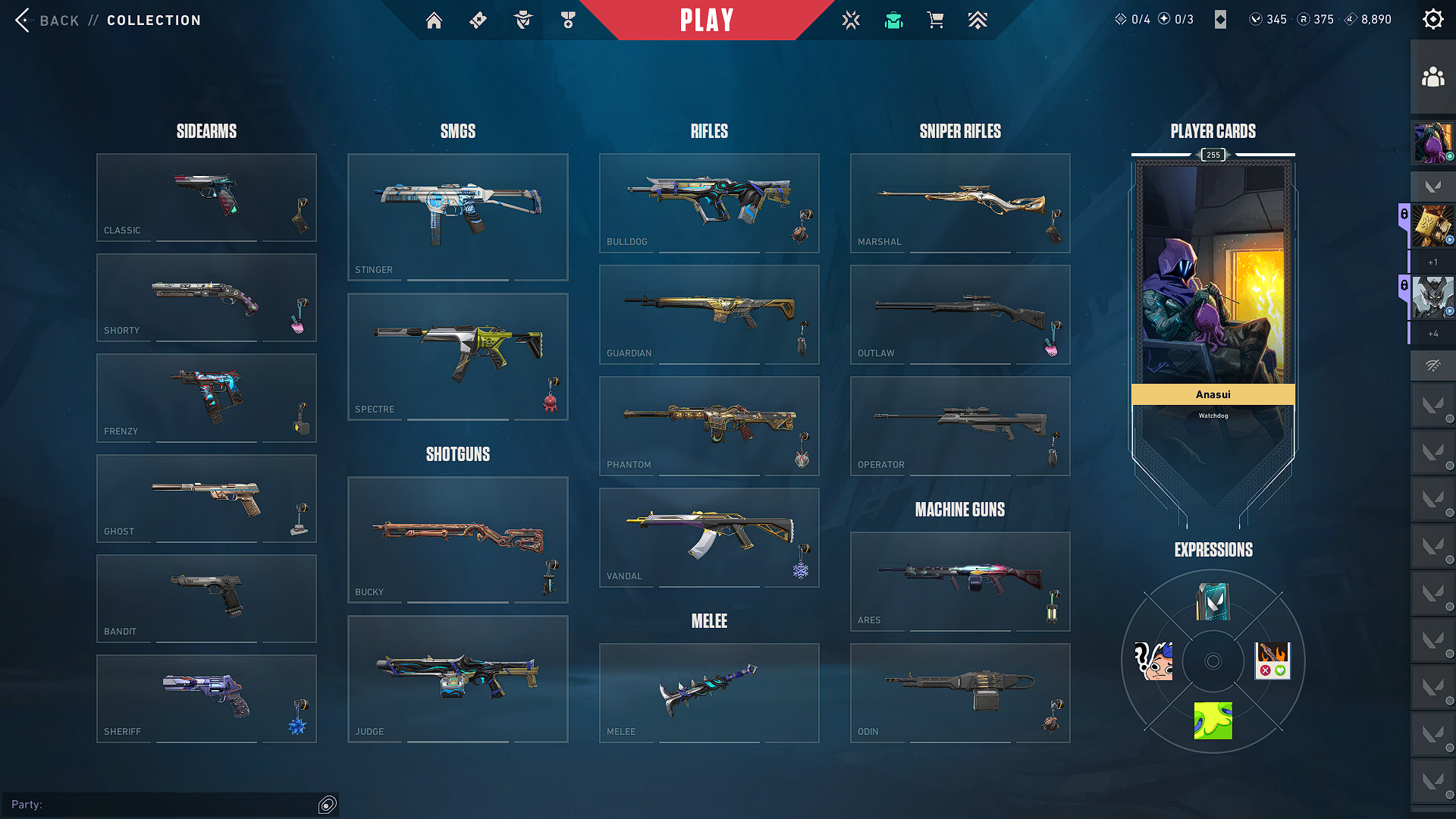
Task: Select the Phantom rifle slot
Action: (x=708, y=425)
